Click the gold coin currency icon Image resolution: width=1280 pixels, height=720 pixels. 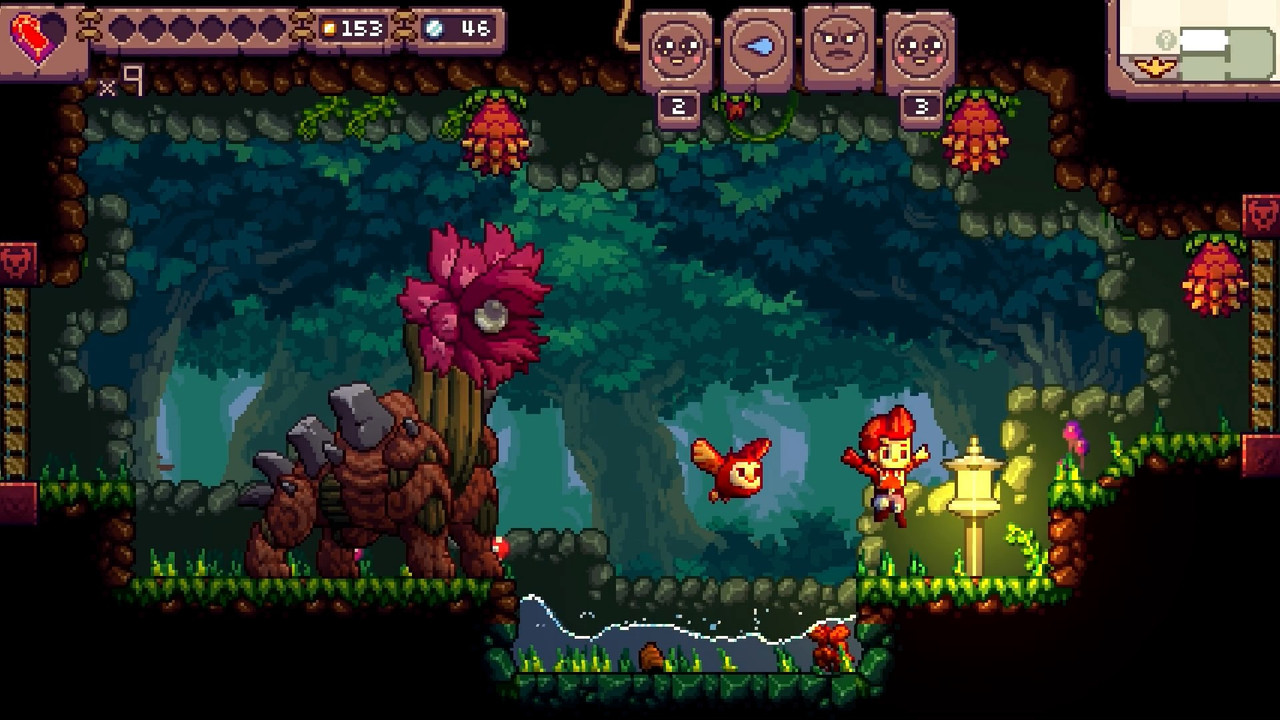pos(330,28)
